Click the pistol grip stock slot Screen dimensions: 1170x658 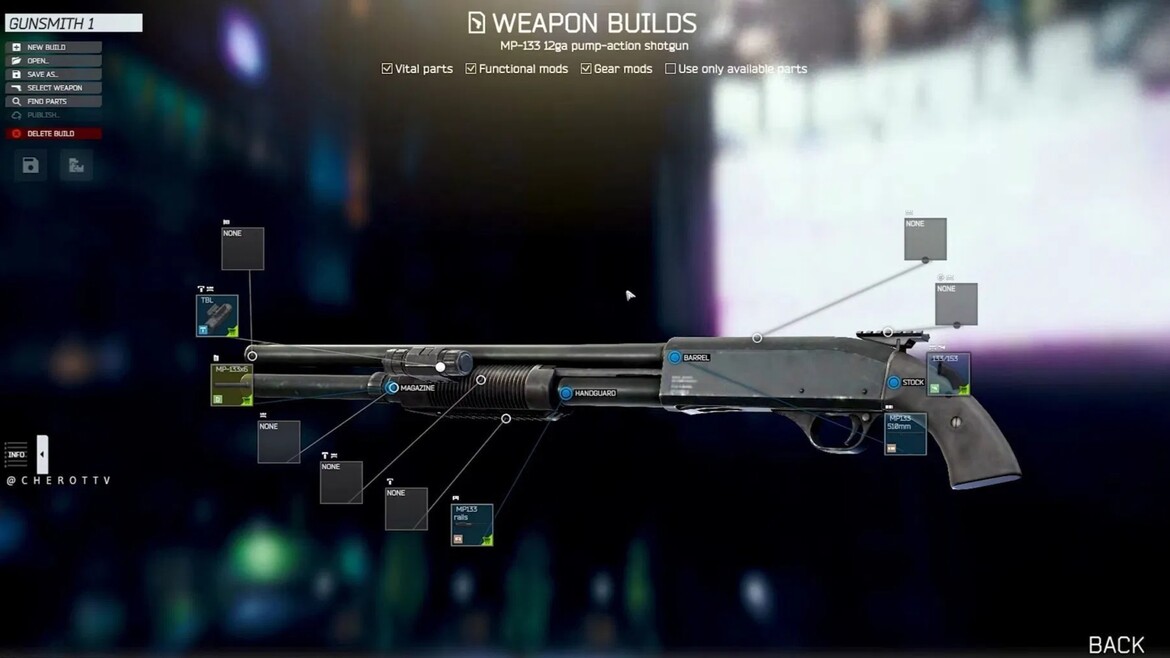click(x=948, y=374)
